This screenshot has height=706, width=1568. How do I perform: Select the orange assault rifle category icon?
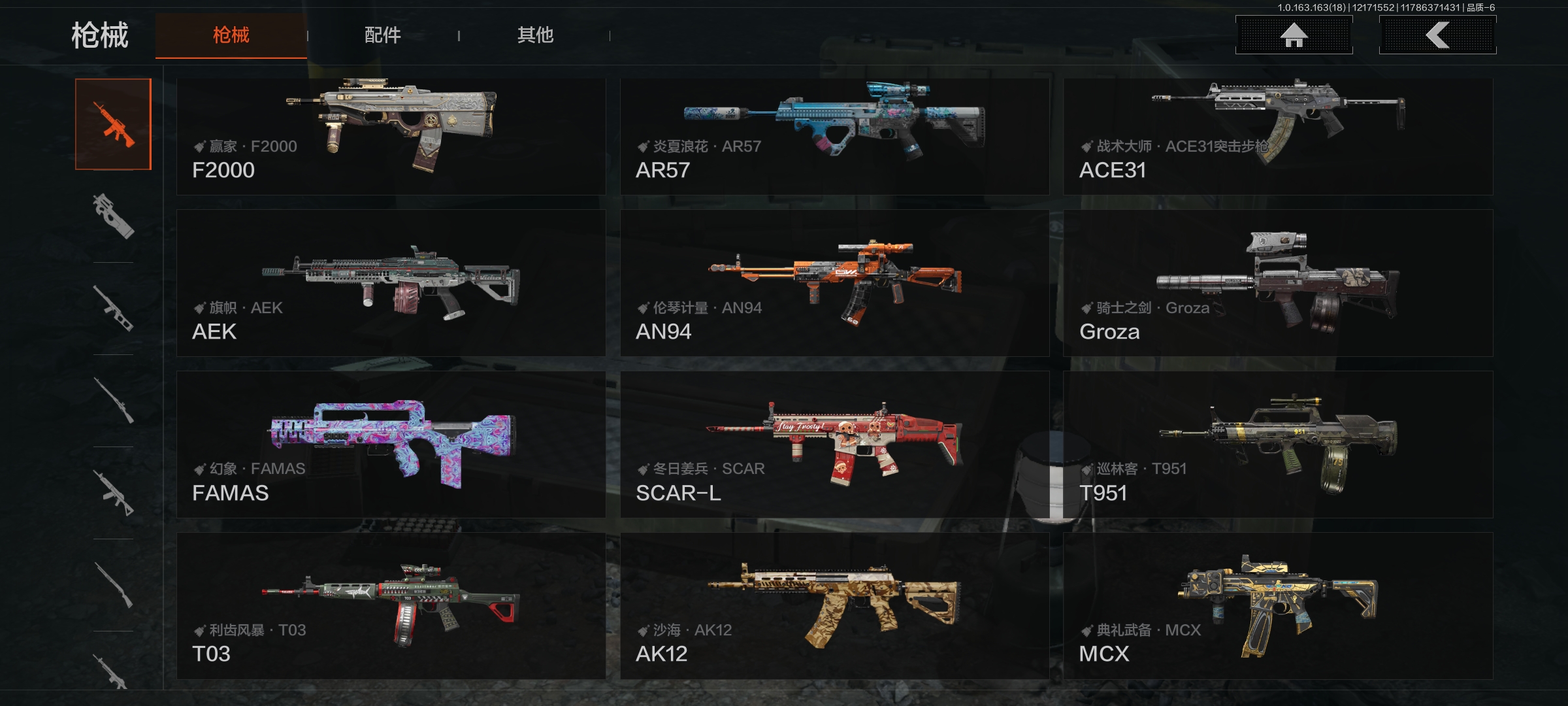point(113,124)
